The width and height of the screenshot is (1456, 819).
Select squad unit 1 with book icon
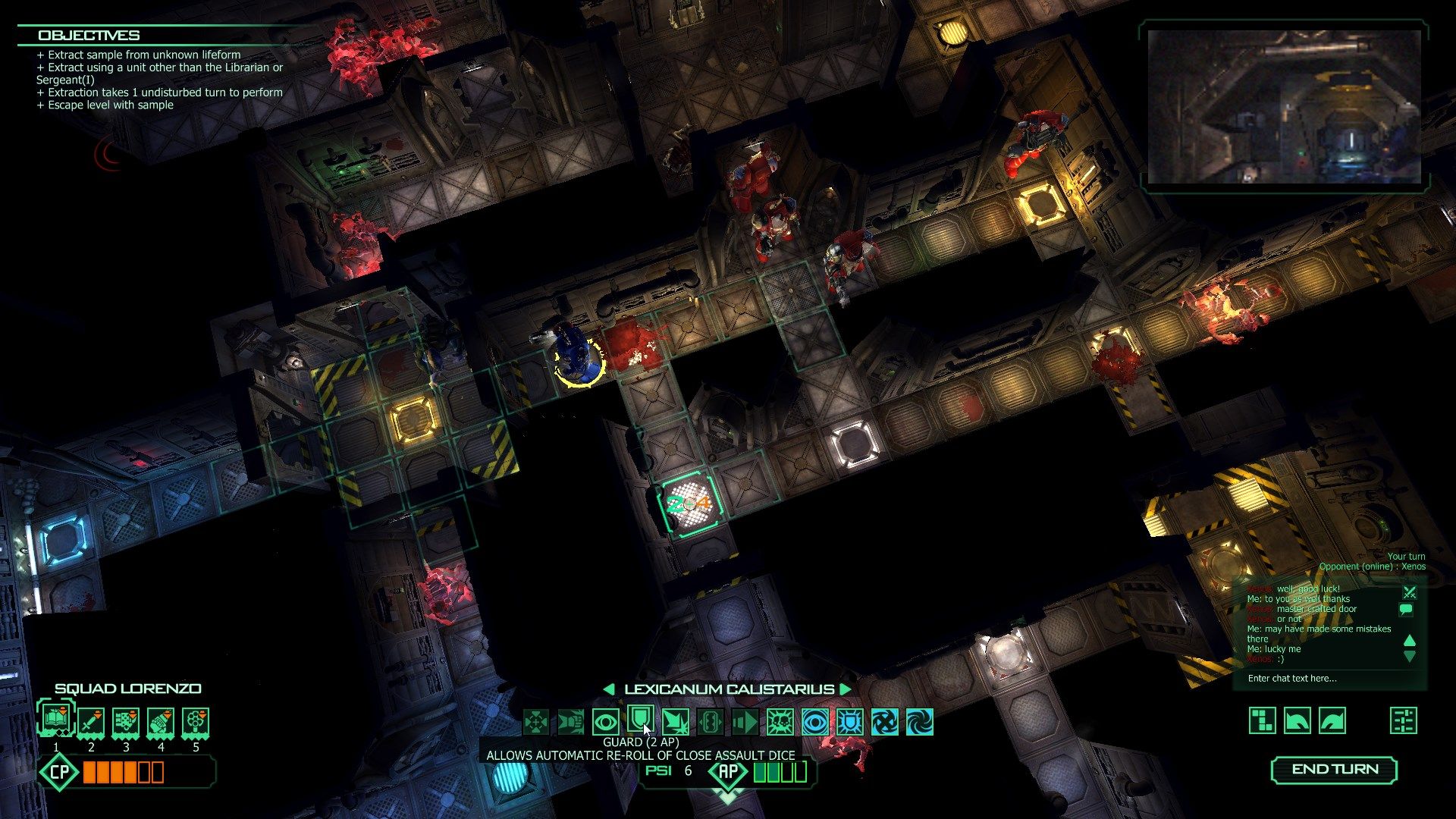(56, 719)
